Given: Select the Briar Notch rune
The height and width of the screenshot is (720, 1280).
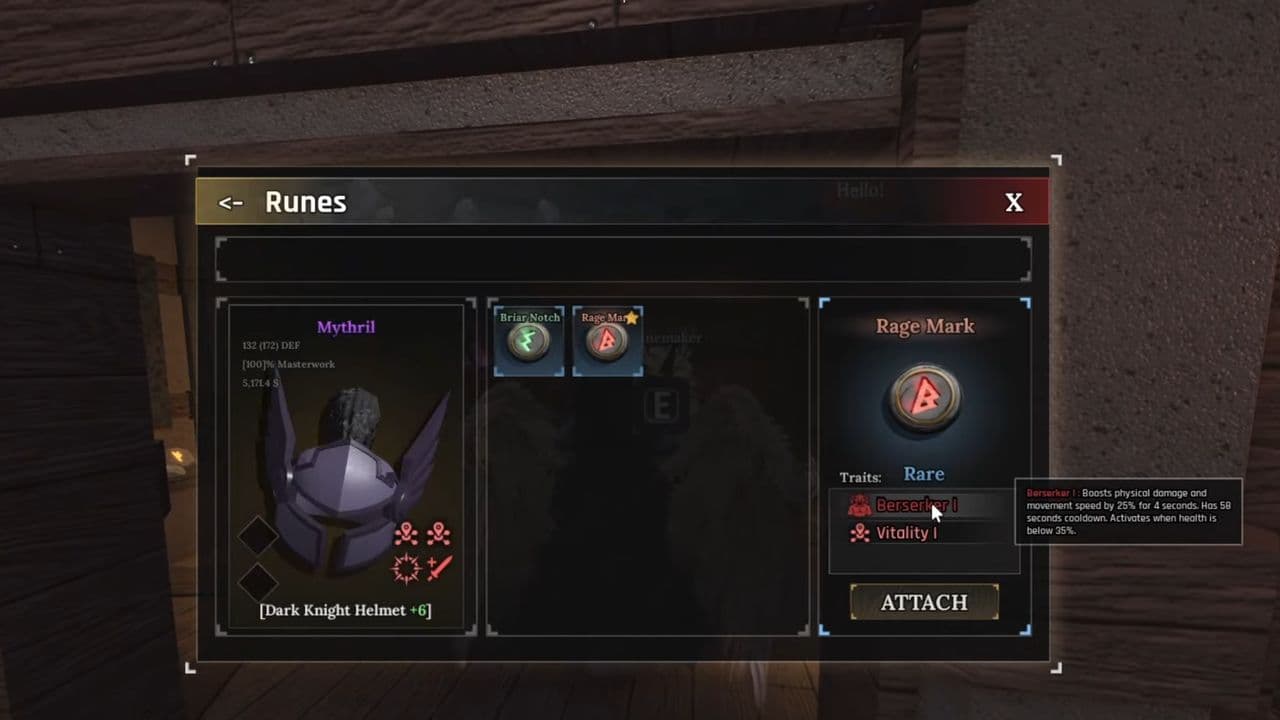Looking at the screenshot, I should (529, 340).
